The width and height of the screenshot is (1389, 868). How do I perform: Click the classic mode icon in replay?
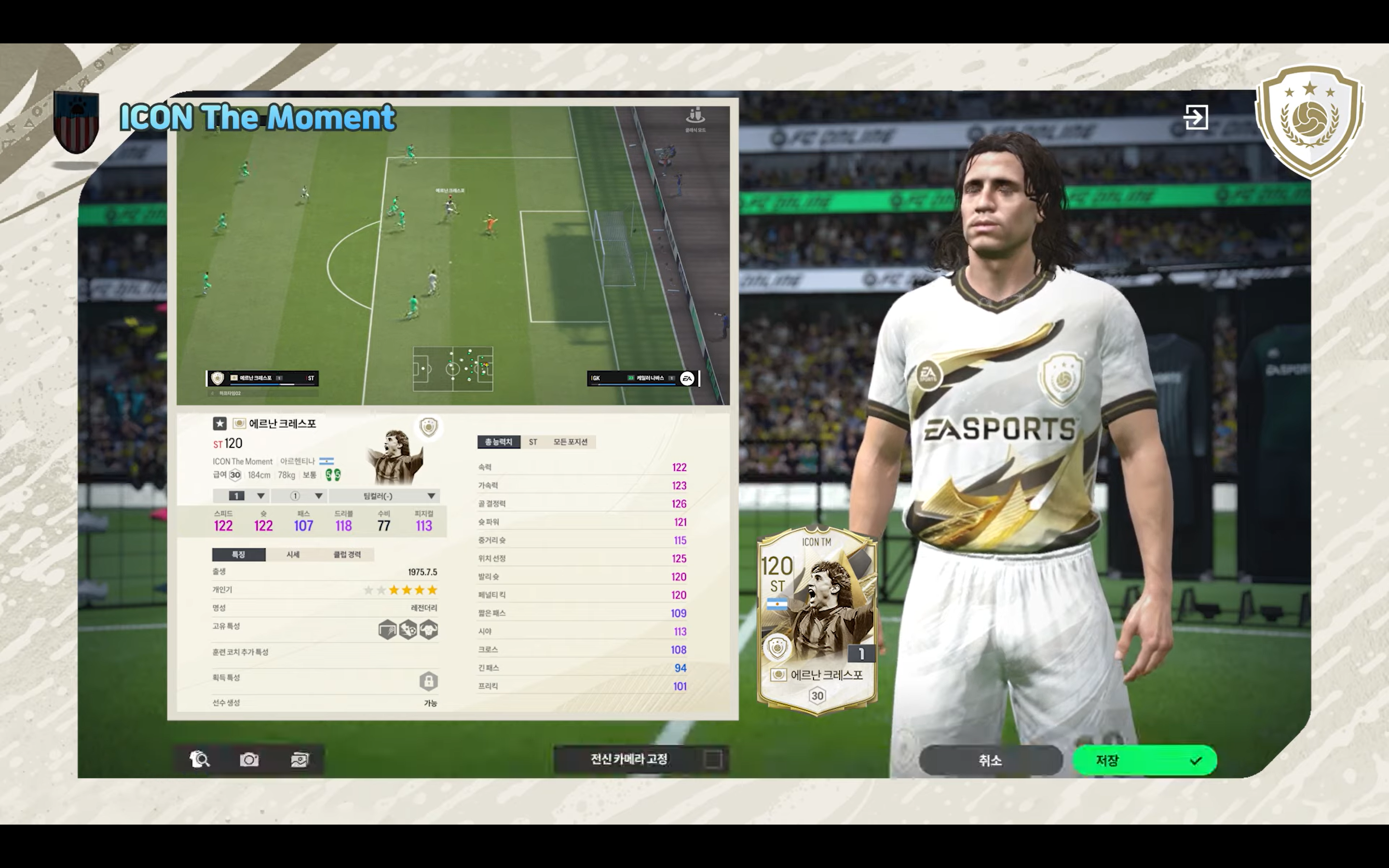coord(695,119)
